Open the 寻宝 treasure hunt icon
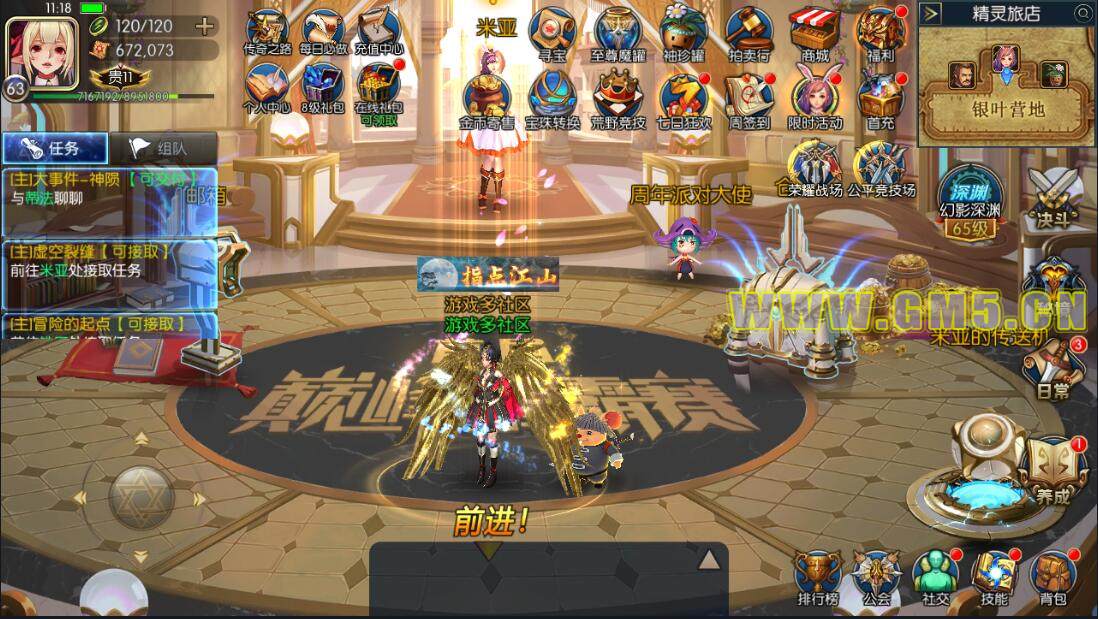This screenshot has height=619, width=1098. [x=551, y=30]
